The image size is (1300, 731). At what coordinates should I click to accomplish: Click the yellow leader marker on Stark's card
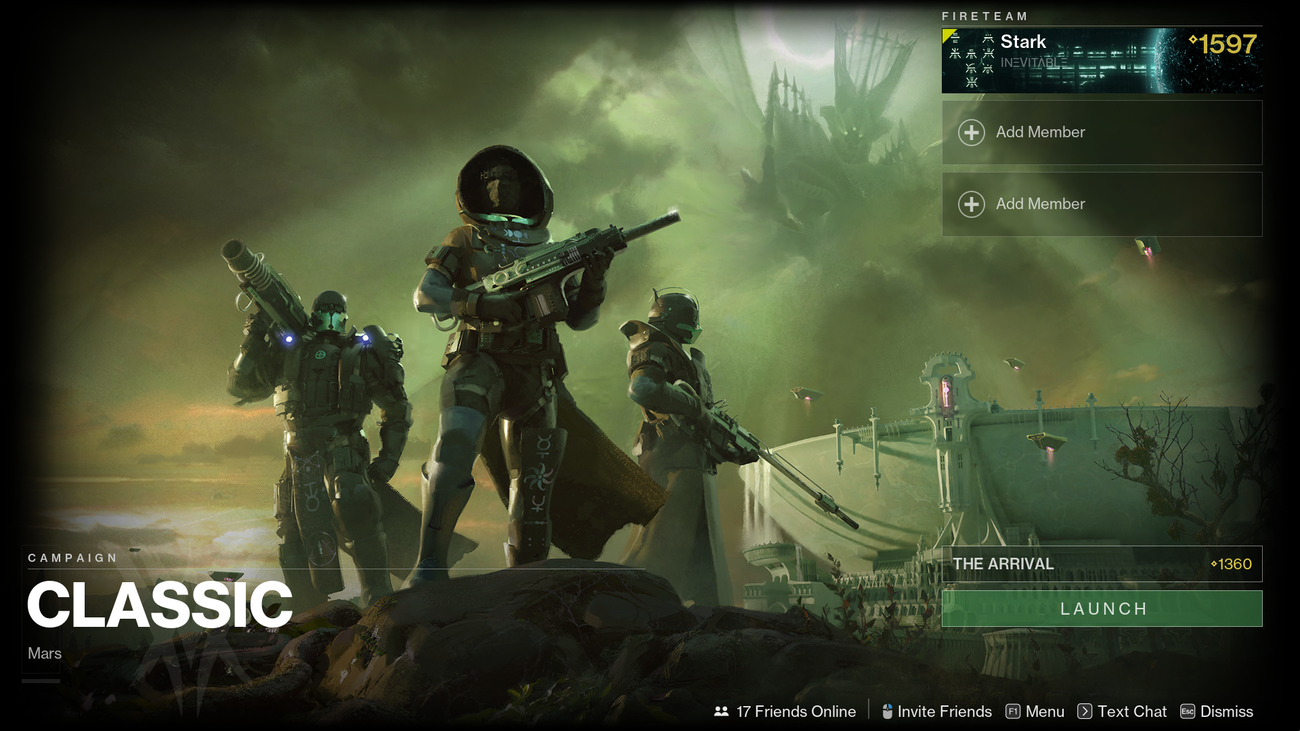click(948, 36)
